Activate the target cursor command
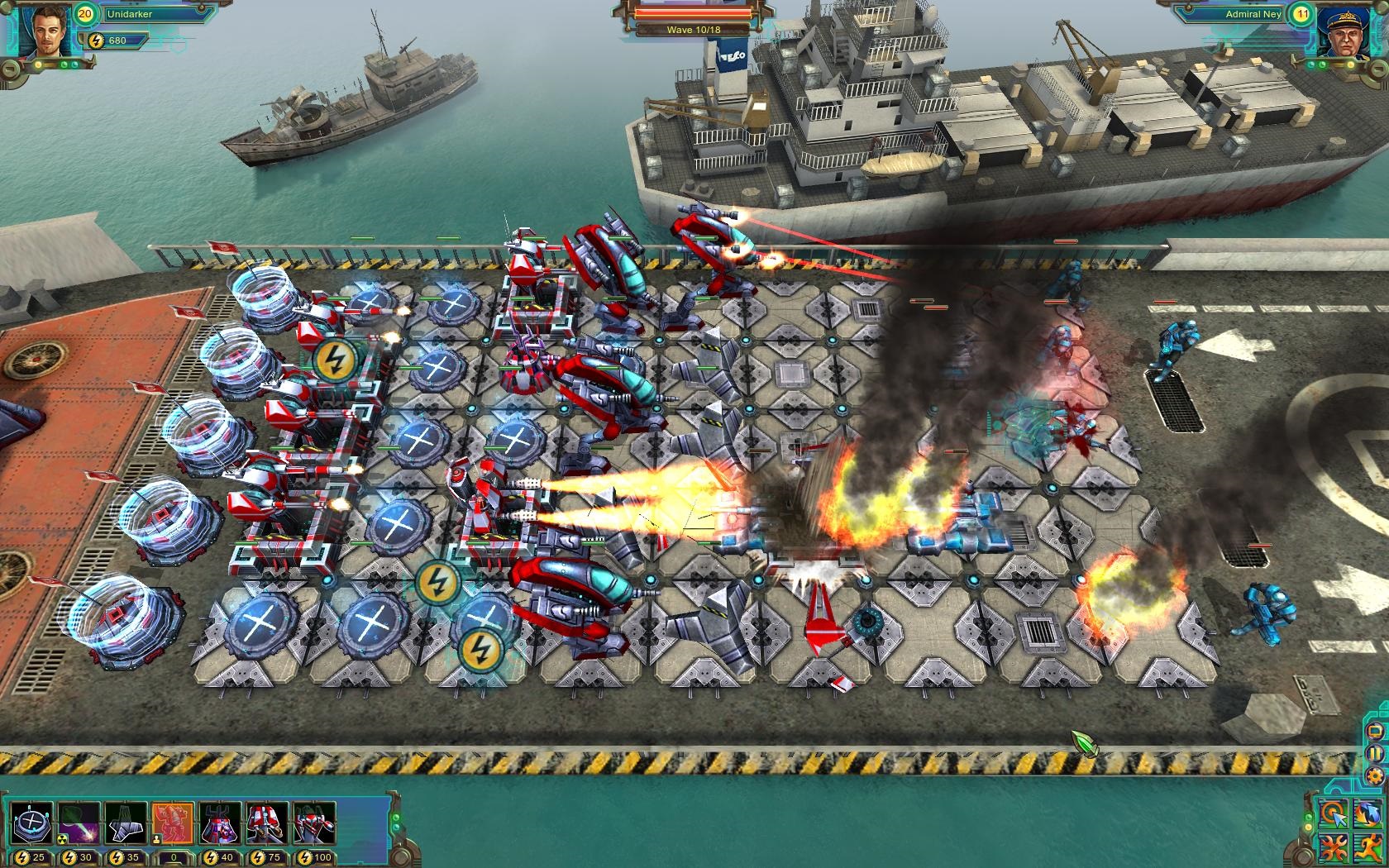The width and height of the screenshot is (1389, 868). click(x=1333, y=815)
